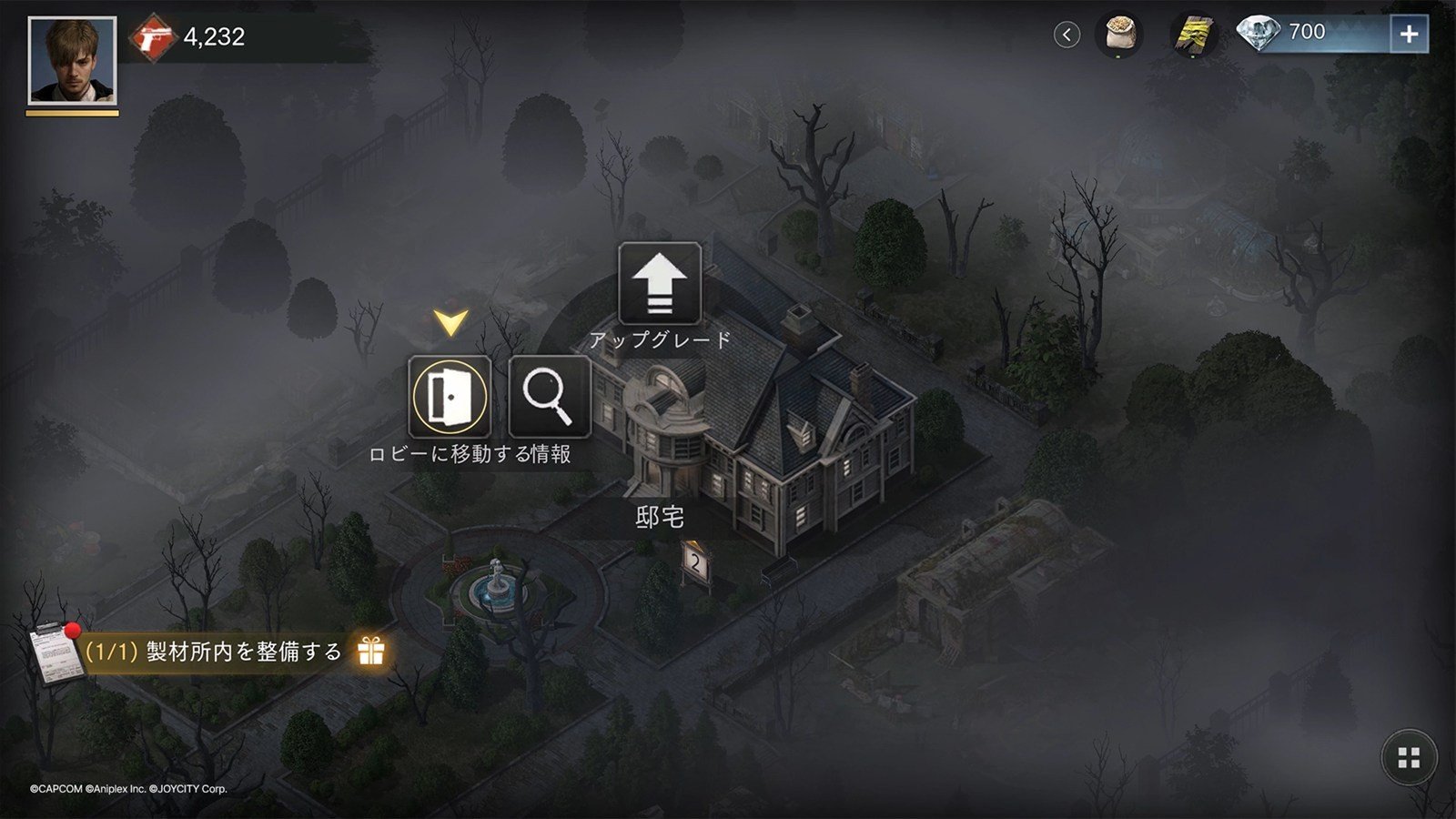Claim the quest gift box reward

371,652
